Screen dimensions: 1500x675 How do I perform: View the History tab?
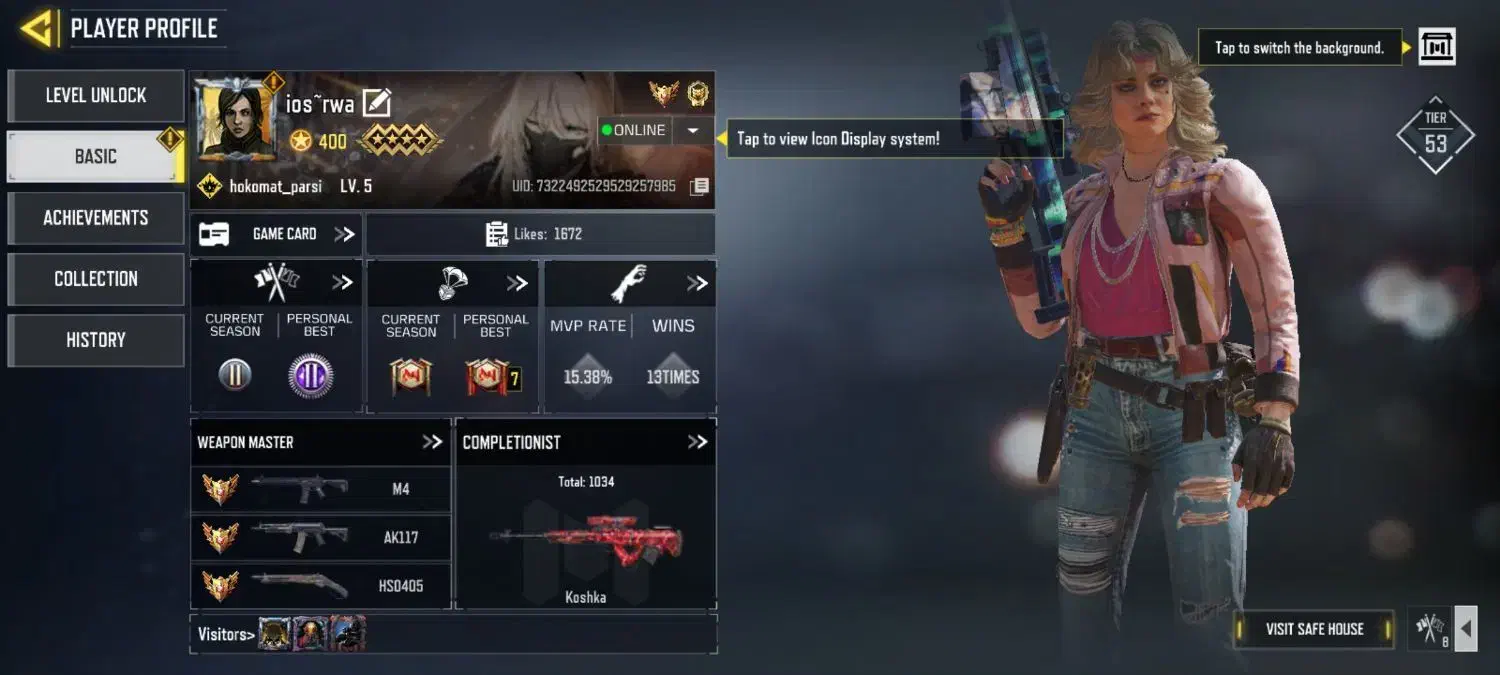point(96,340)
